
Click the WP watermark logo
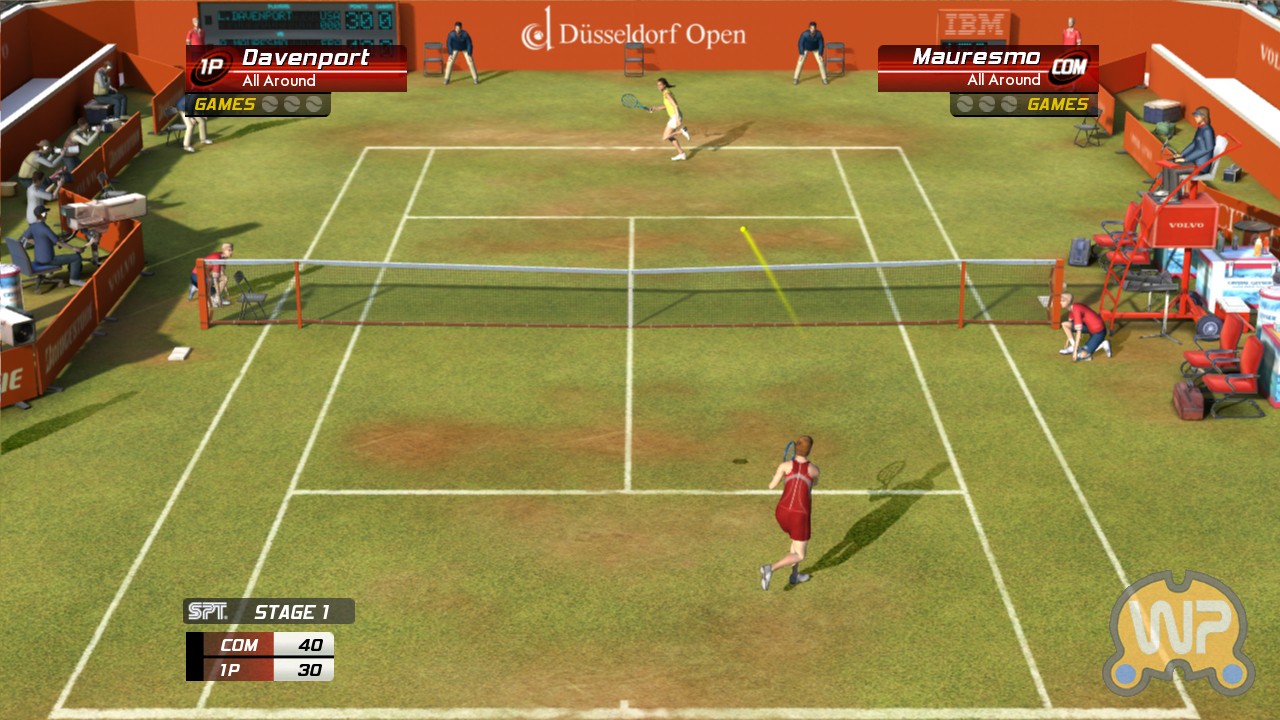[x=1179, y=633]
